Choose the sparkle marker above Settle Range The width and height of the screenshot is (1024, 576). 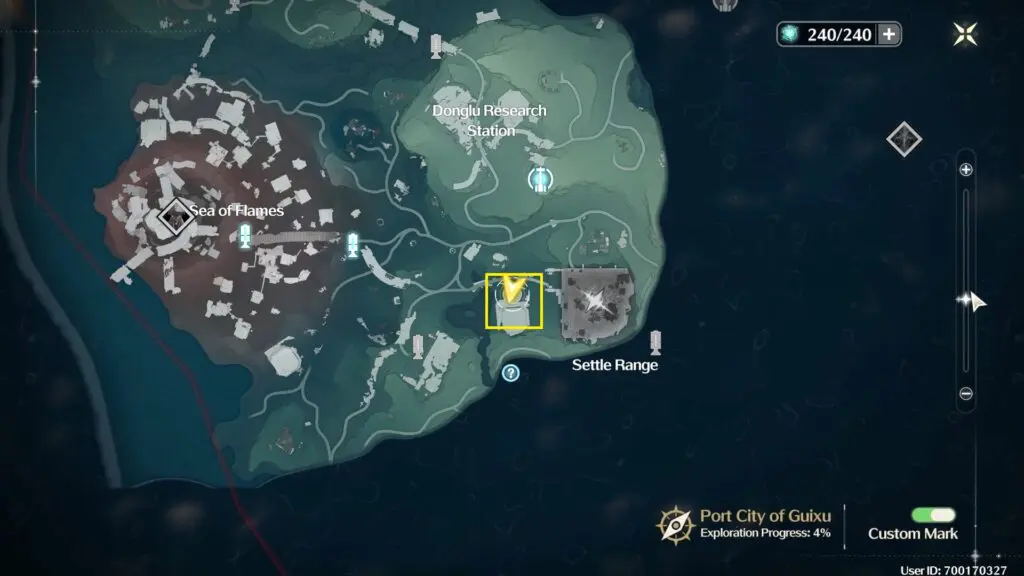click(x=596, y=300)
